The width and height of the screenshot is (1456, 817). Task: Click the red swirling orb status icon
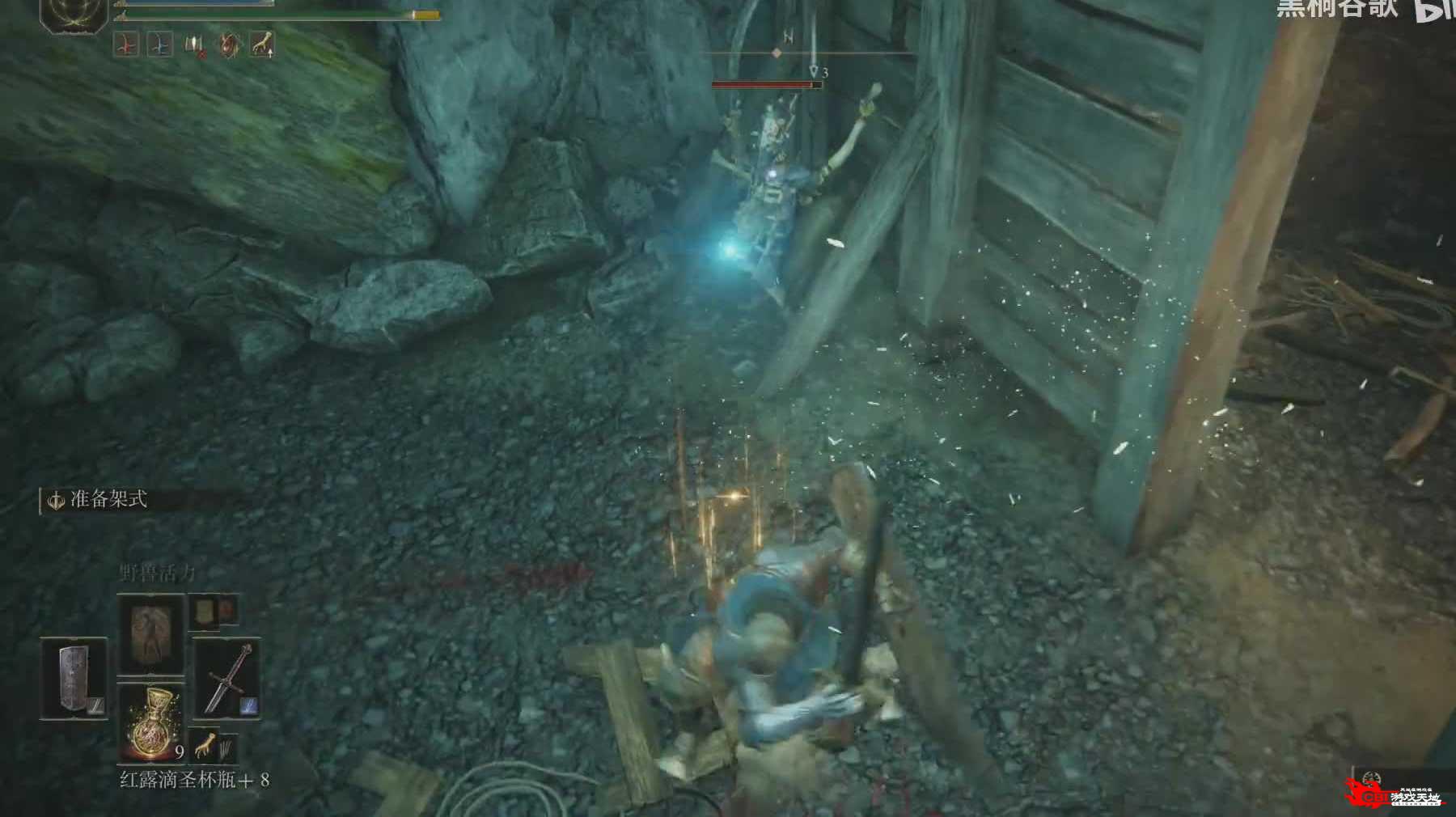[x=229, y=45]
